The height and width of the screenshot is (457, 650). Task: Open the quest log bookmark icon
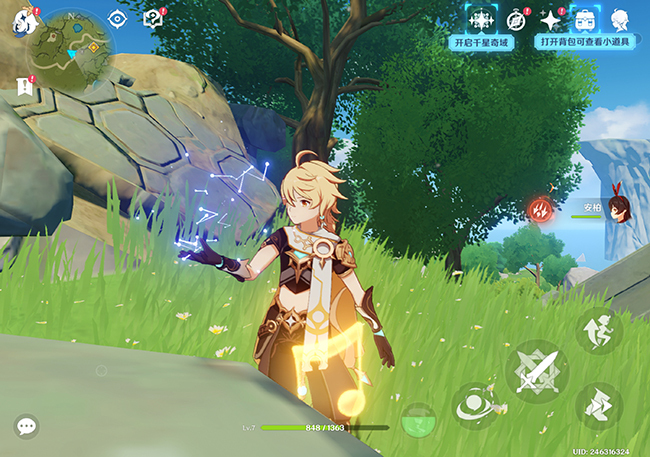(x=25, y=88)
